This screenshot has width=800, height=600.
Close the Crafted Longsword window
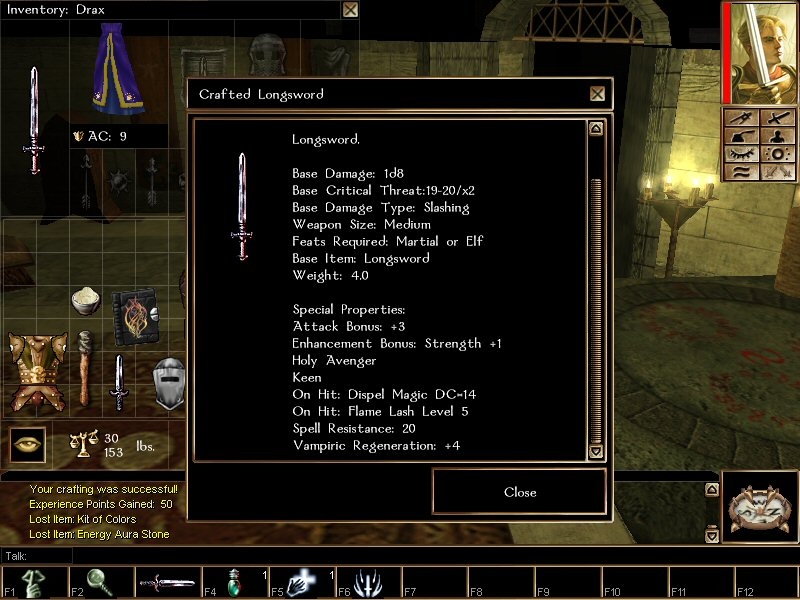pyautogui.click(x=597, y=94)
